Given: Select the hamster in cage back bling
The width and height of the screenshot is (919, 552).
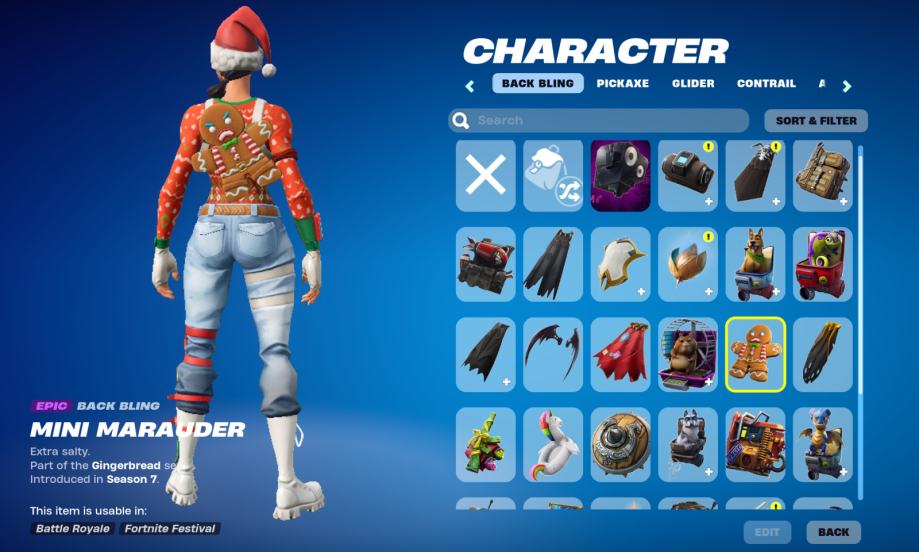Looking at the screenshot, I should coord(688,355).
